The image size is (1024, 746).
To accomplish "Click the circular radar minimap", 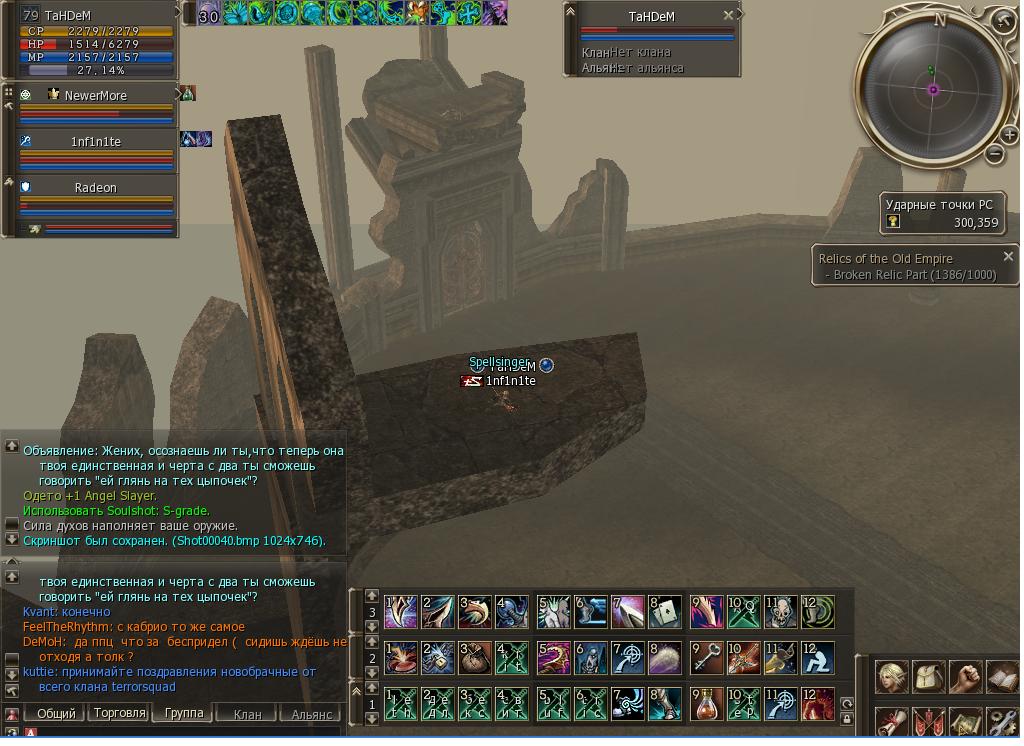I will pos(933,90).
